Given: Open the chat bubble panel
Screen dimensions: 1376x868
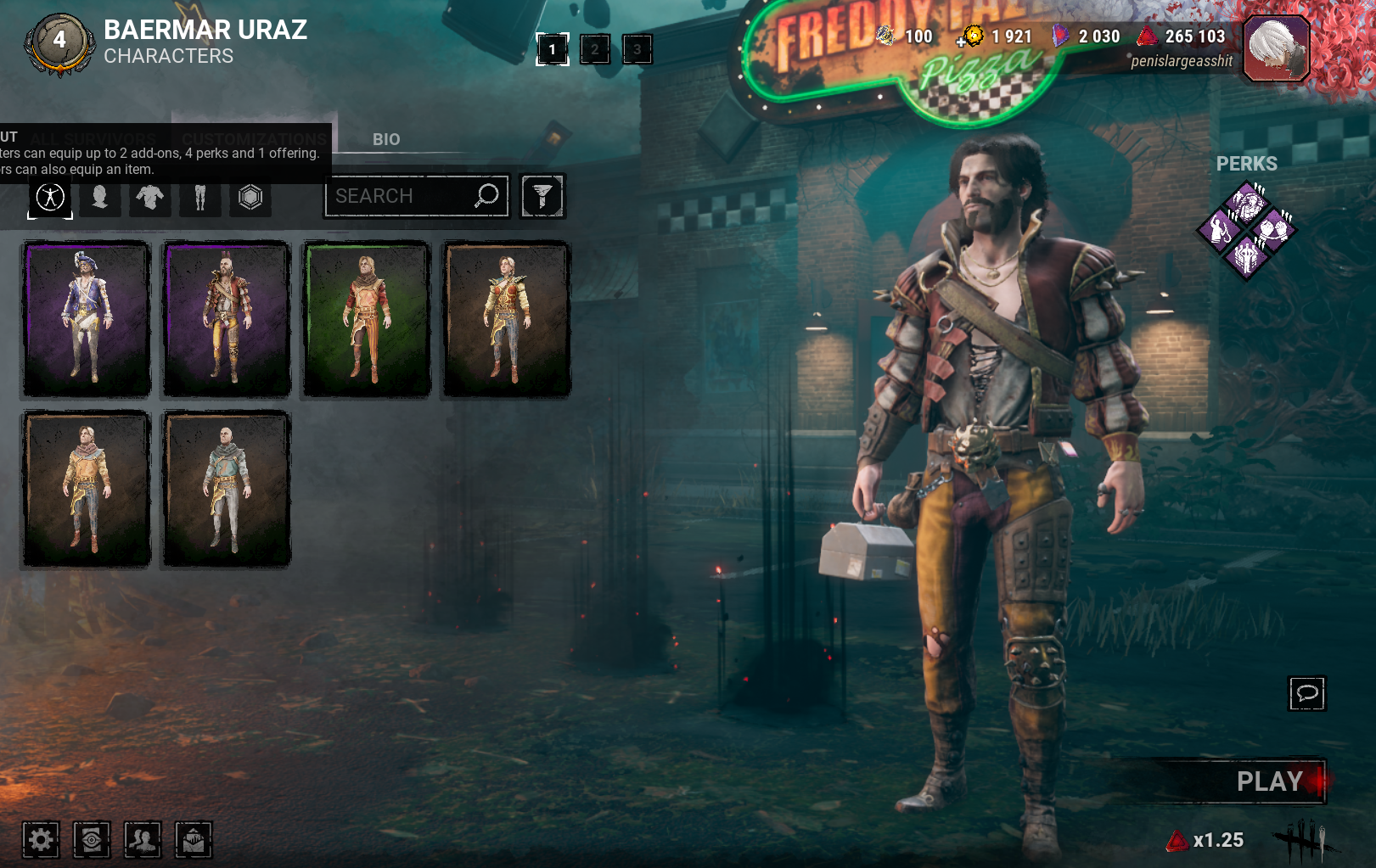Looking at the screenshot, I should tap(1307, 693).
